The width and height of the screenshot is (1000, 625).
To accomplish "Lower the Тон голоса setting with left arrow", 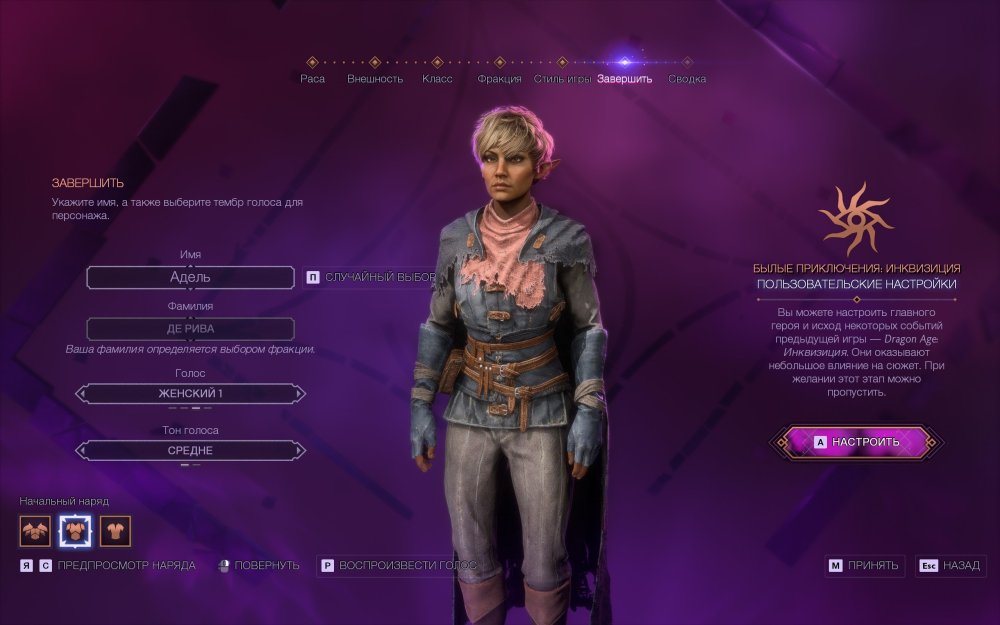I will click(82, 451).
